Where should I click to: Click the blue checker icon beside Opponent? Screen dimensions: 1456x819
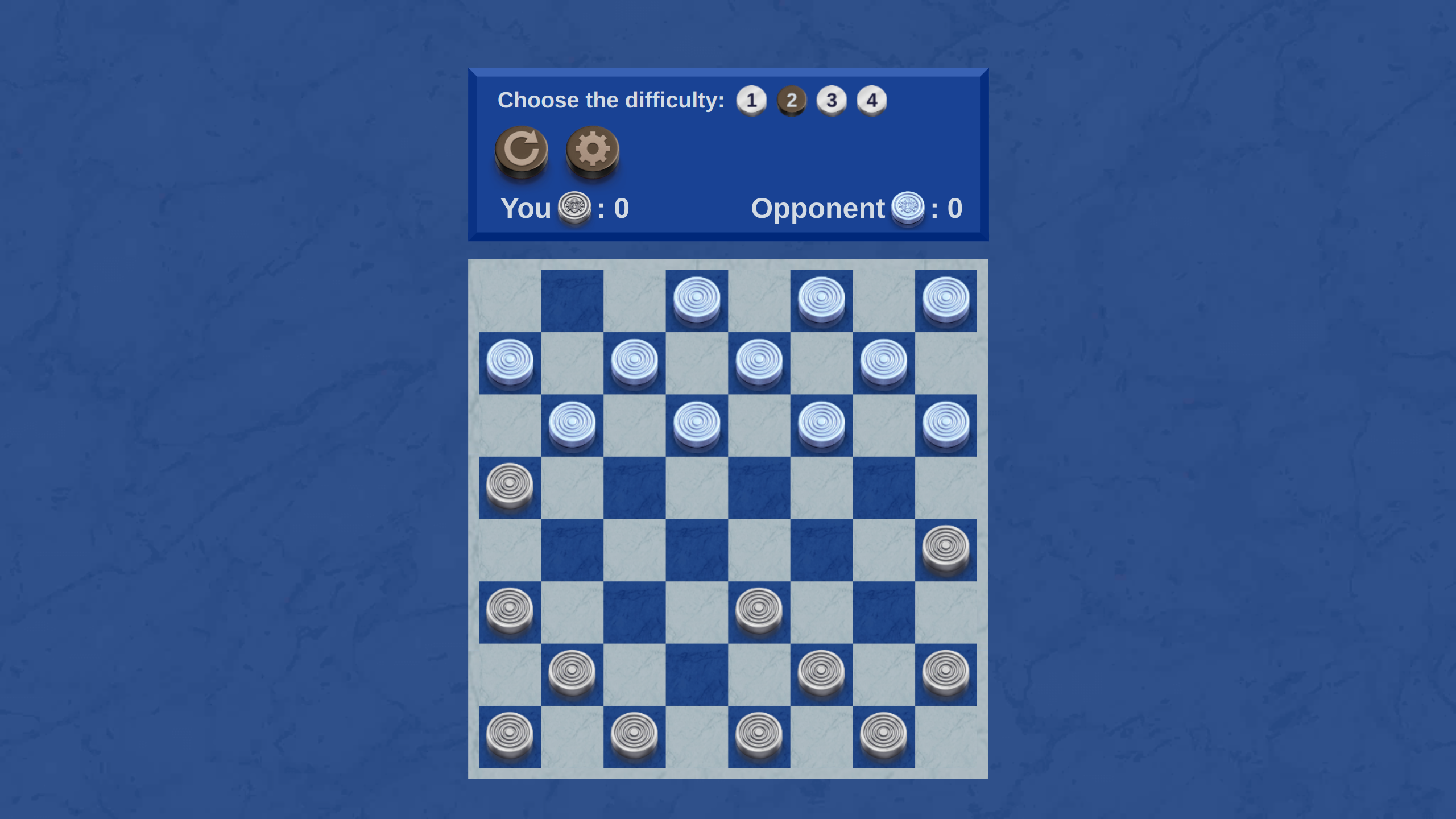909,208
